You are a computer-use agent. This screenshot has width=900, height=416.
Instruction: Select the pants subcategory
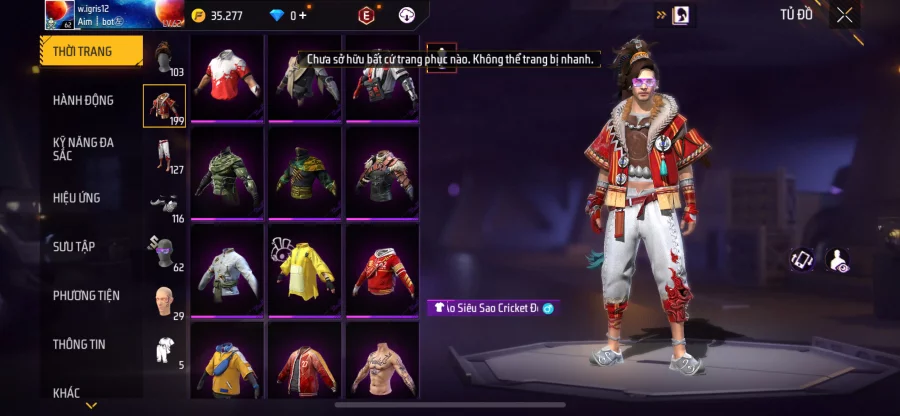click(164, 153)
